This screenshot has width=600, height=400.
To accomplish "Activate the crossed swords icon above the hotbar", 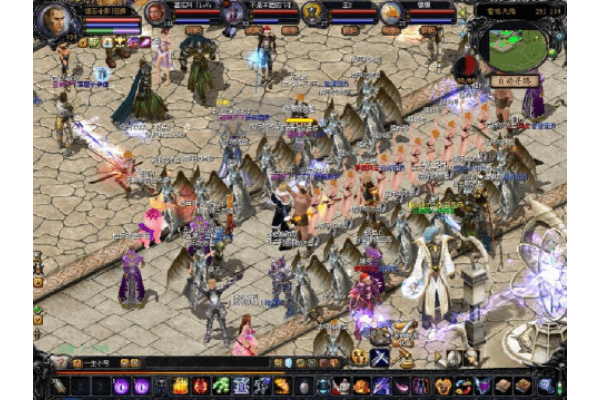I will click(380, 357).
